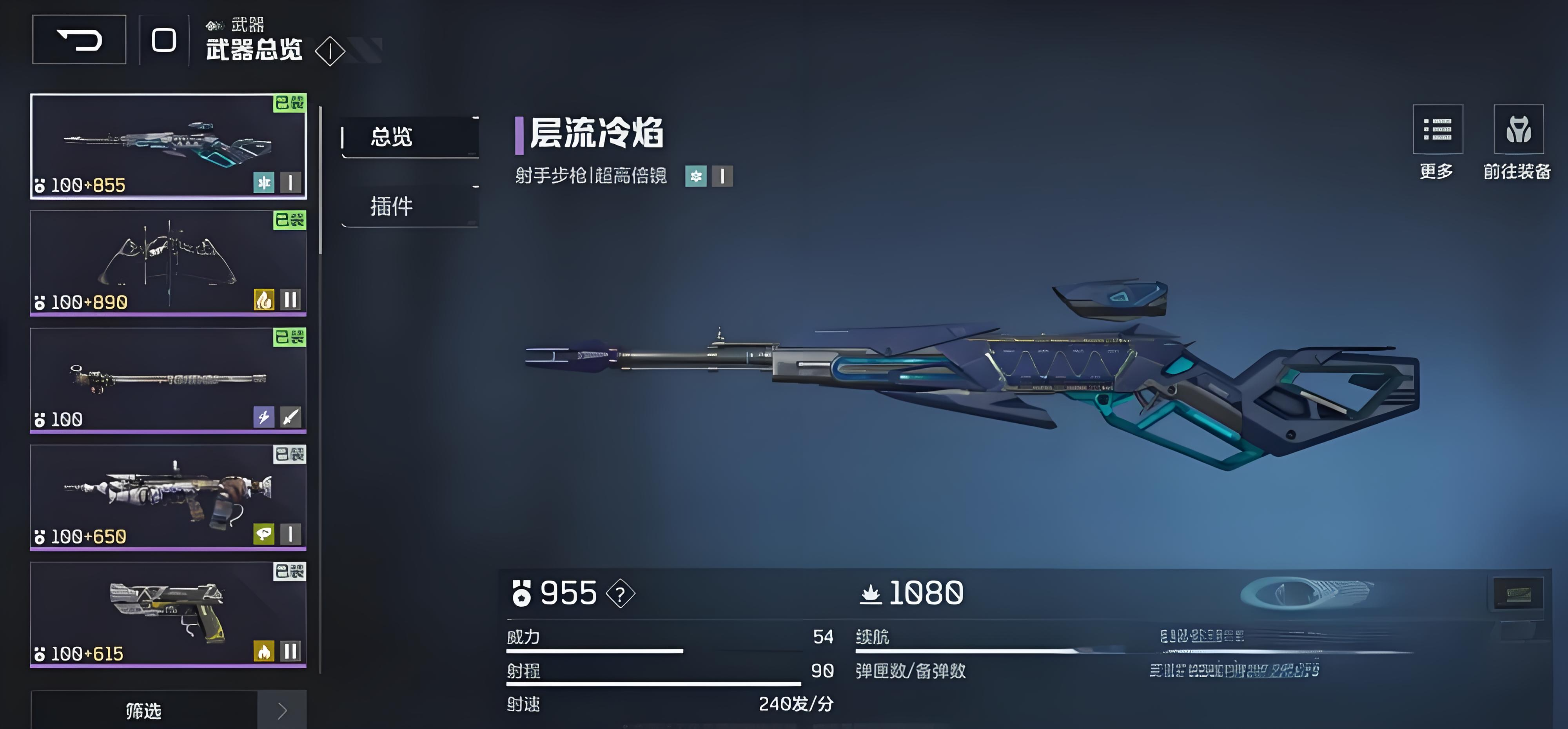
Task: Choose the bow weapon rated 100+890
Action: (168, 263)
